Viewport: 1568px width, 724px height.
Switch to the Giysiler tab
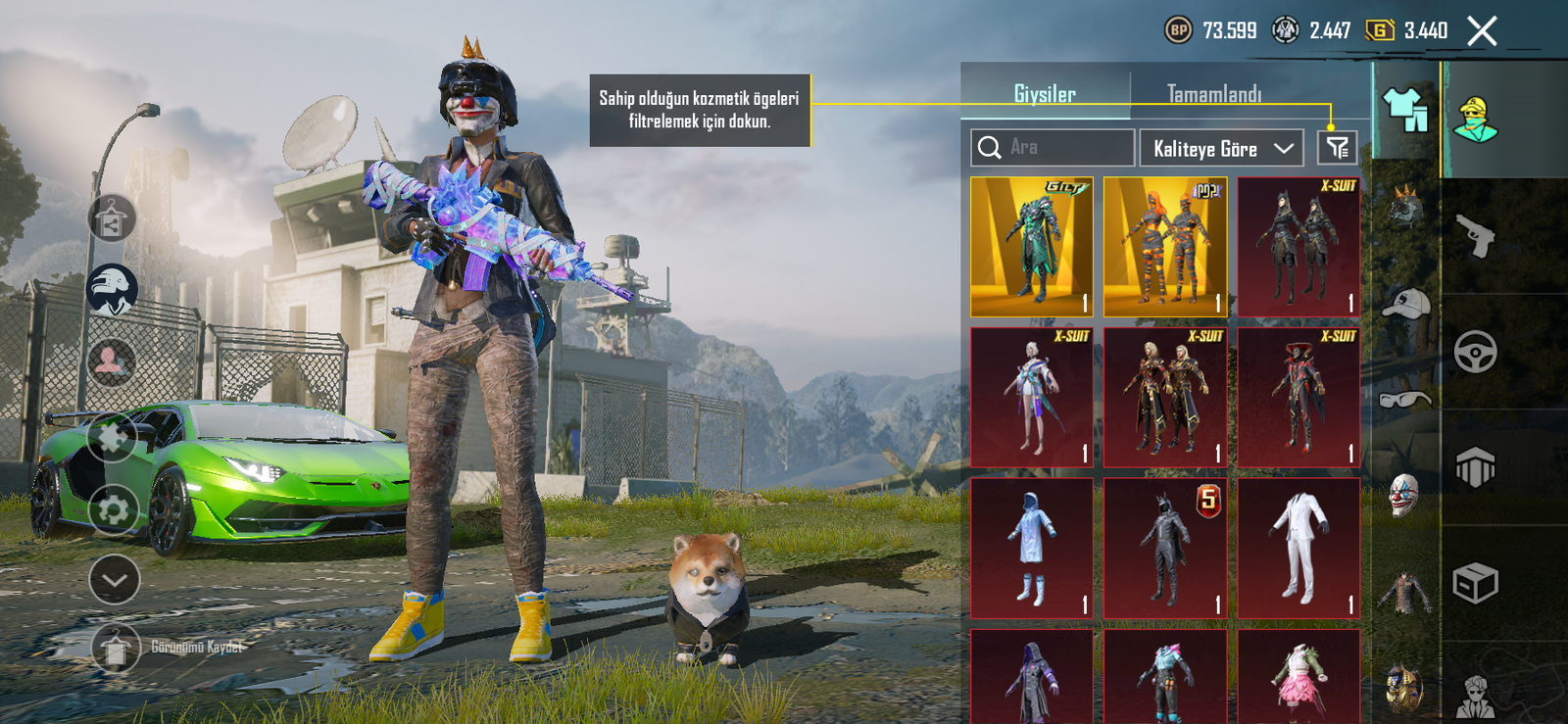tap(1045, 94)
